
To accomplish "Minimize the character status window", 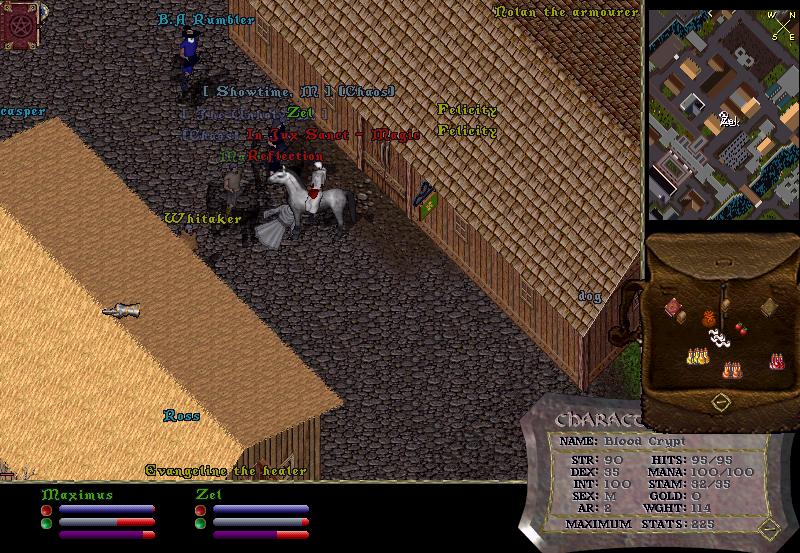I will pos(767,527).
